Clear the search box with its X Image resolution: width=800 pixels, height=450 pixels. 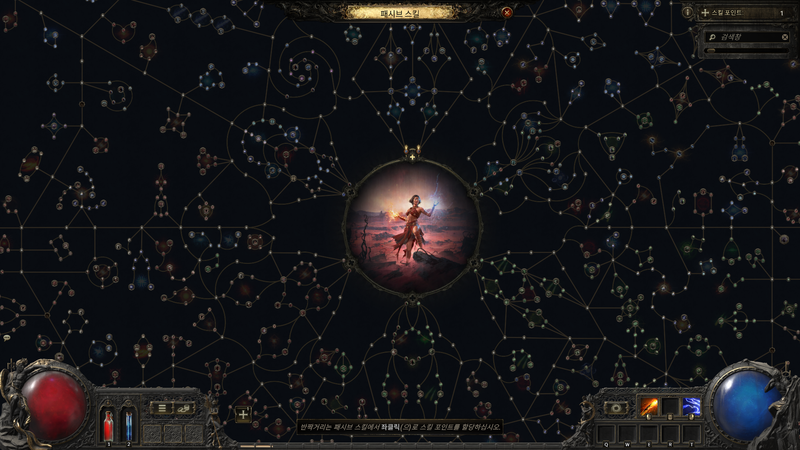point(784,36)
